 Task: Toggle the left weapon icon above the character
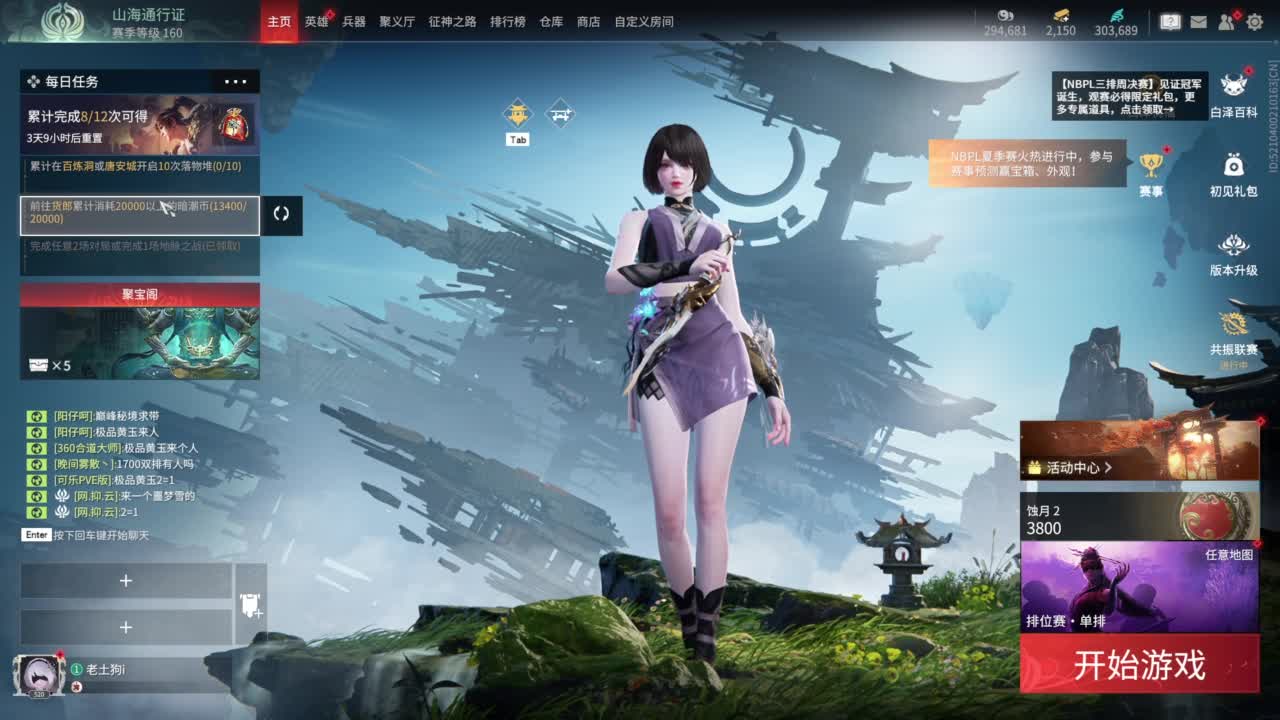pyautogui.click(x=517, y=113)
